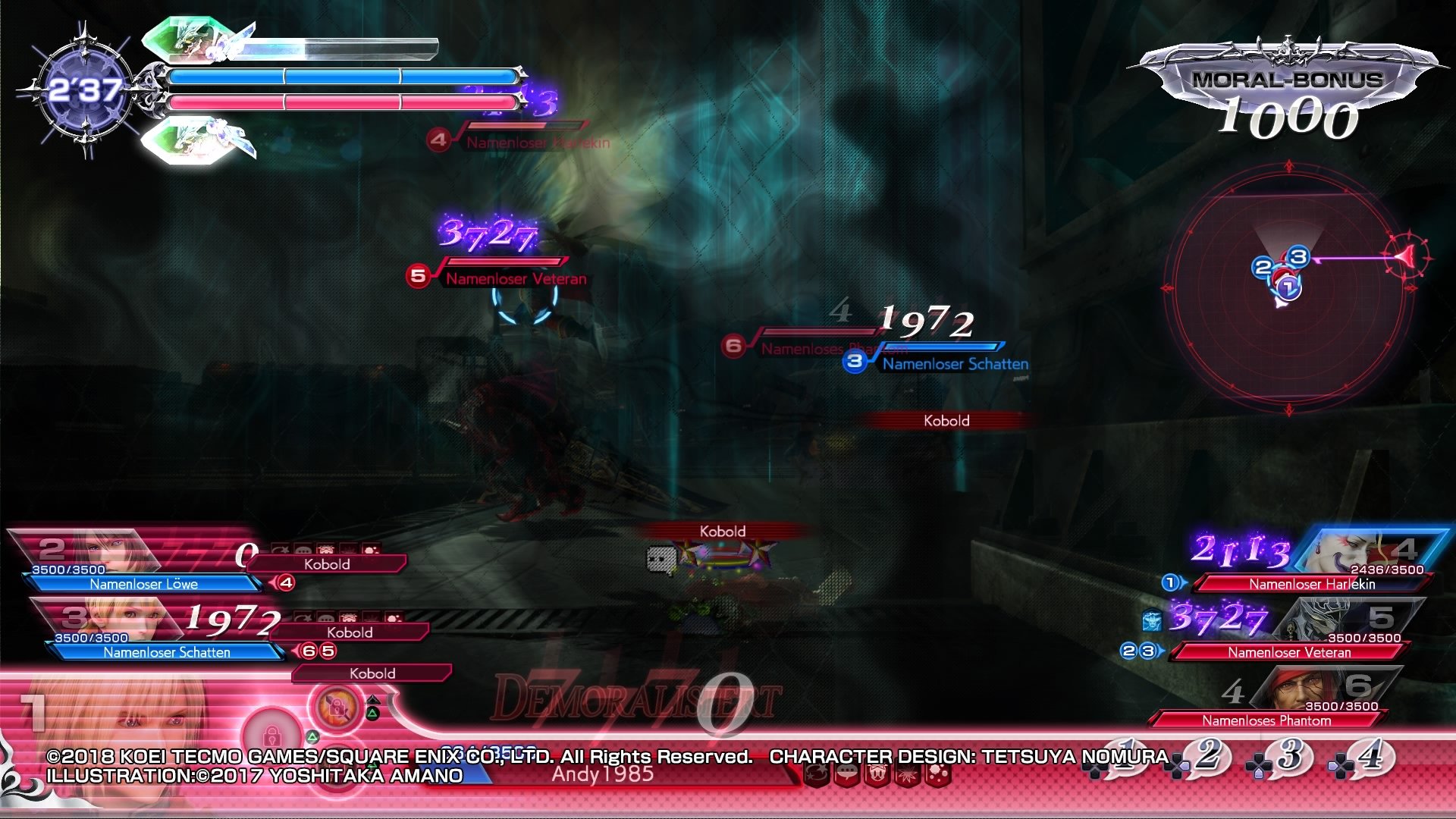Screen dimensions: 1456x819
Task: Click the lock icon on the summon gauge circle
Action: click(335, 708)
